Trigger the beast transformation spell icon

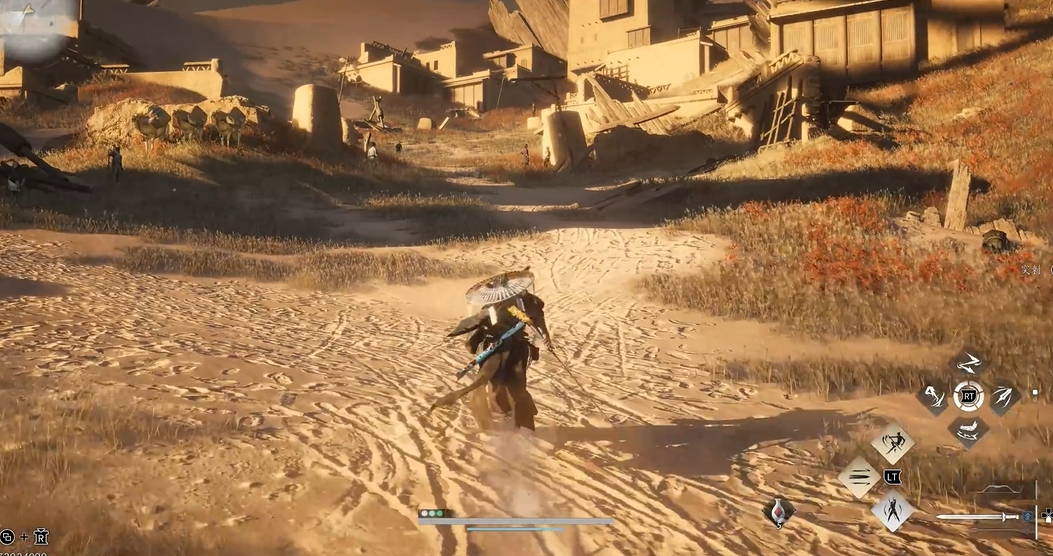[x=968, y=430]
